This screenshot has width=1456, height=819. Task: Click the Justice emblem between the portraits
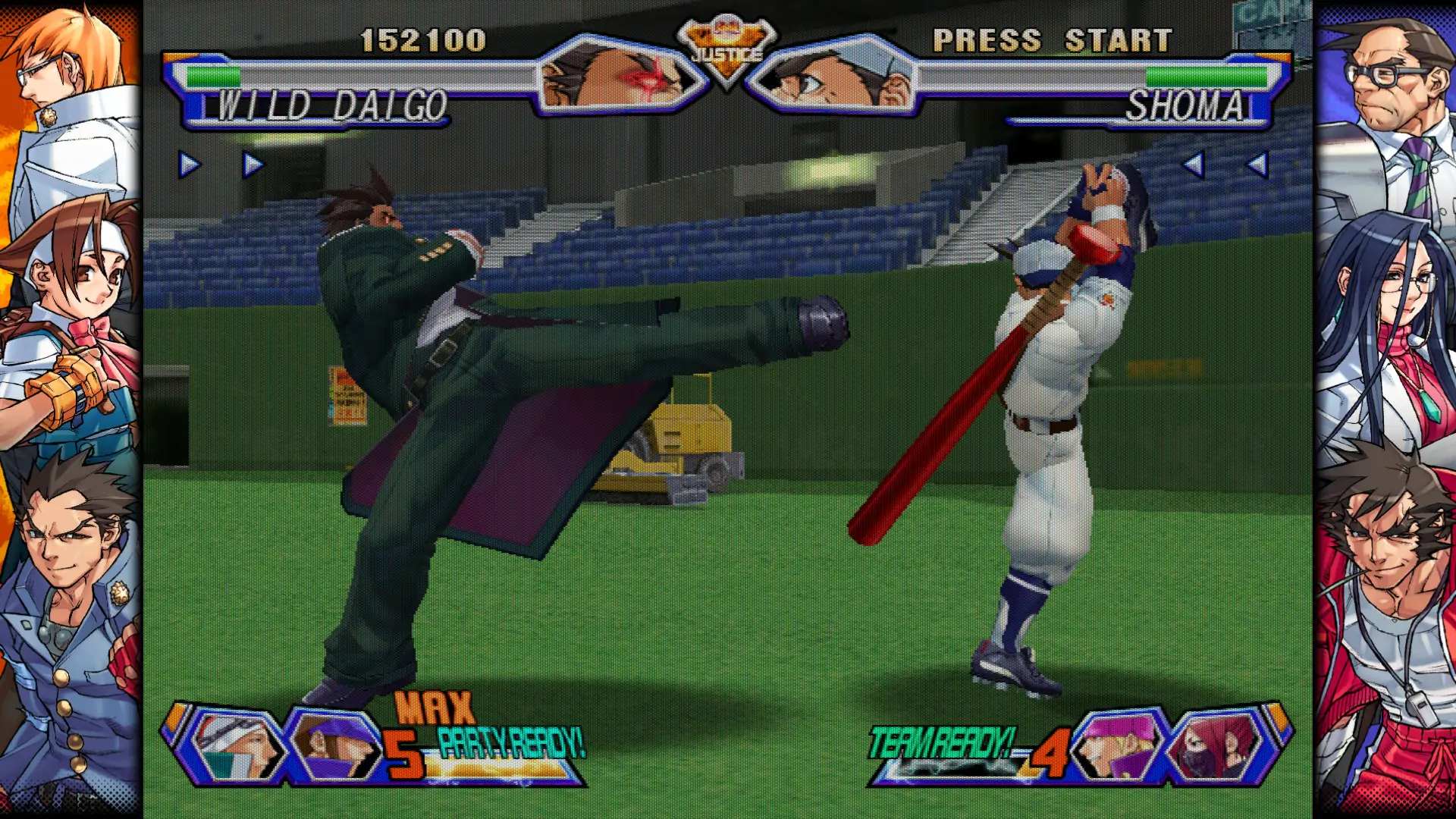click(726, 52)
